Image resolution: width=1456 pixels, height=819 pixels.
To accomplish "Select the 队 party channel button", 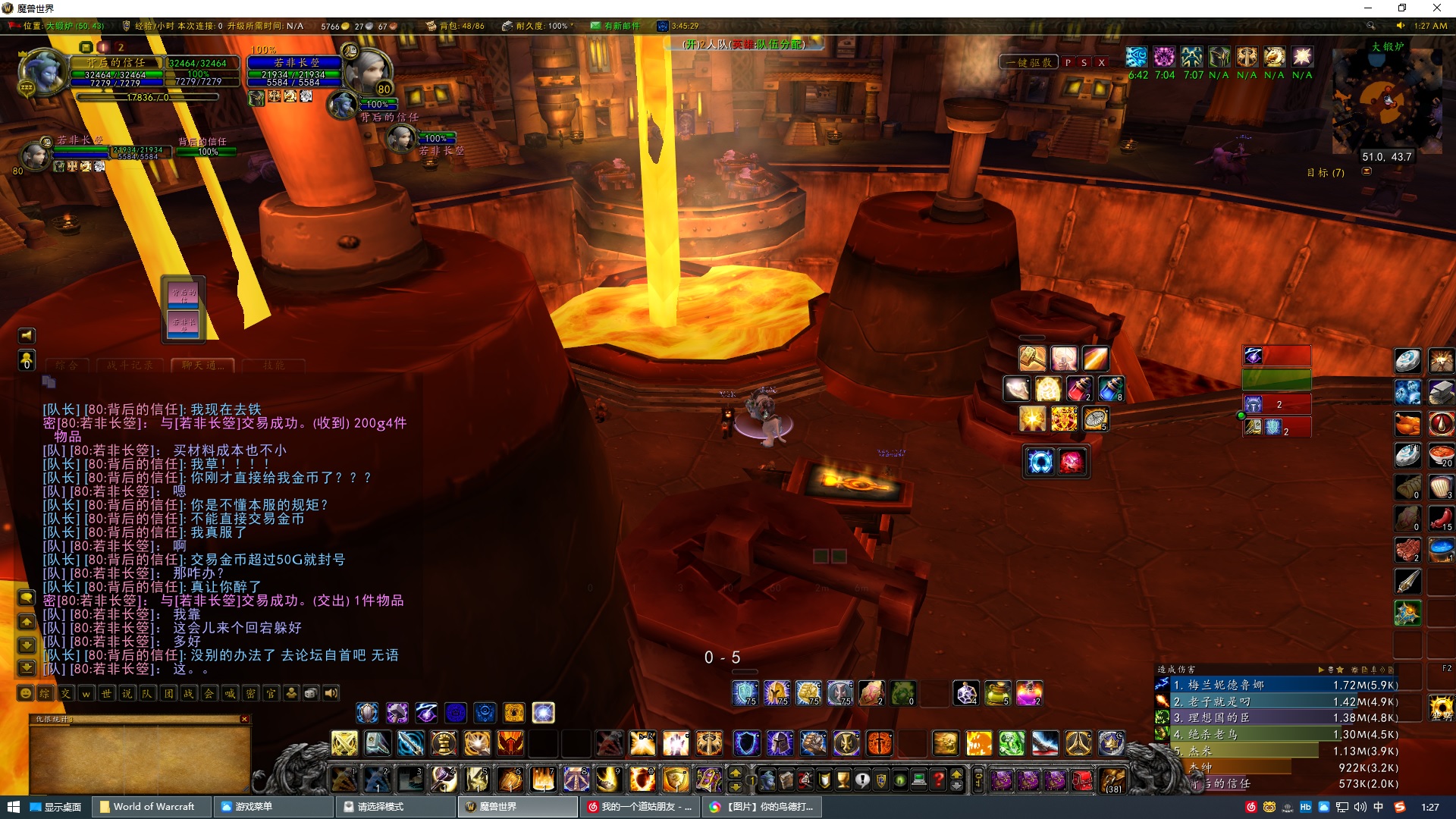I will tap(147, 693).
